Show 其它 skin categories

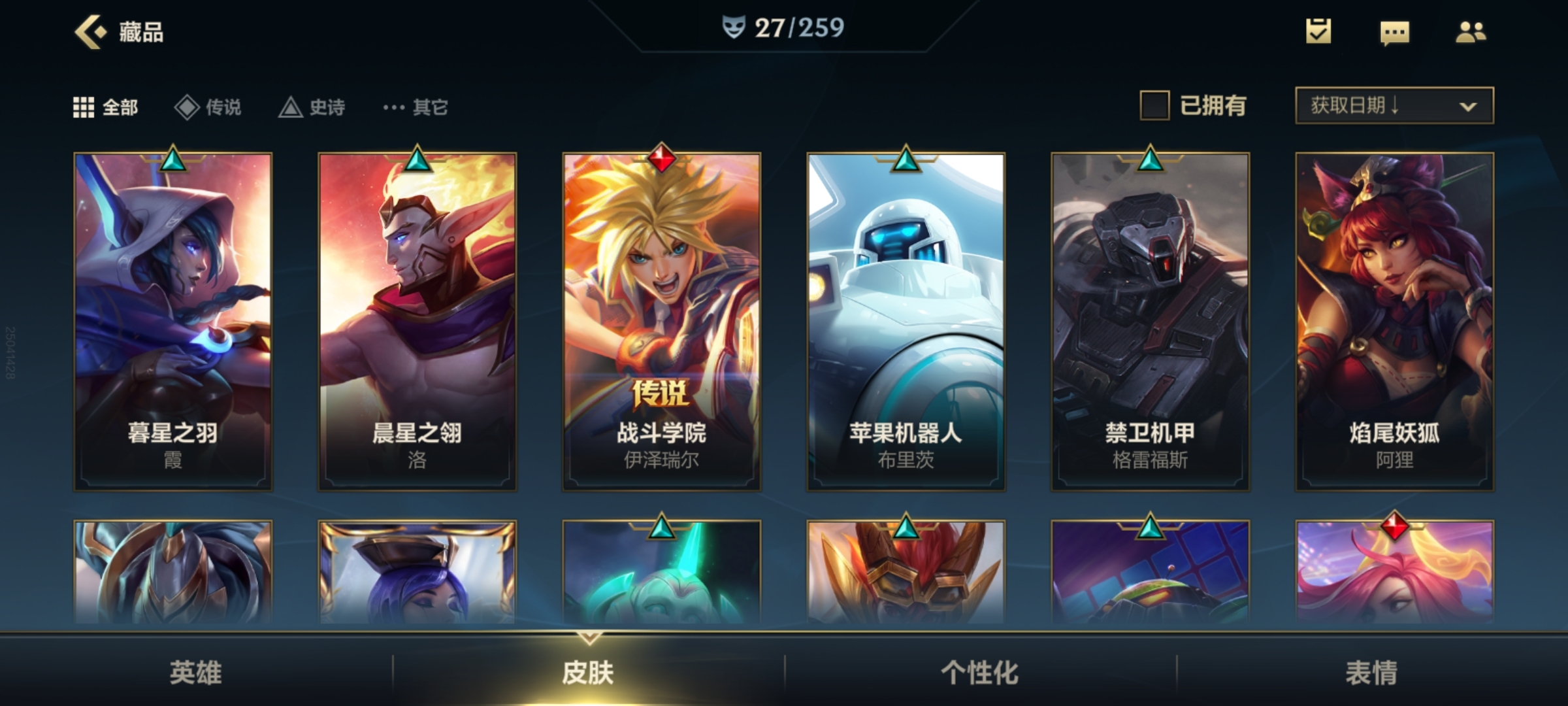tap(416, 107)
